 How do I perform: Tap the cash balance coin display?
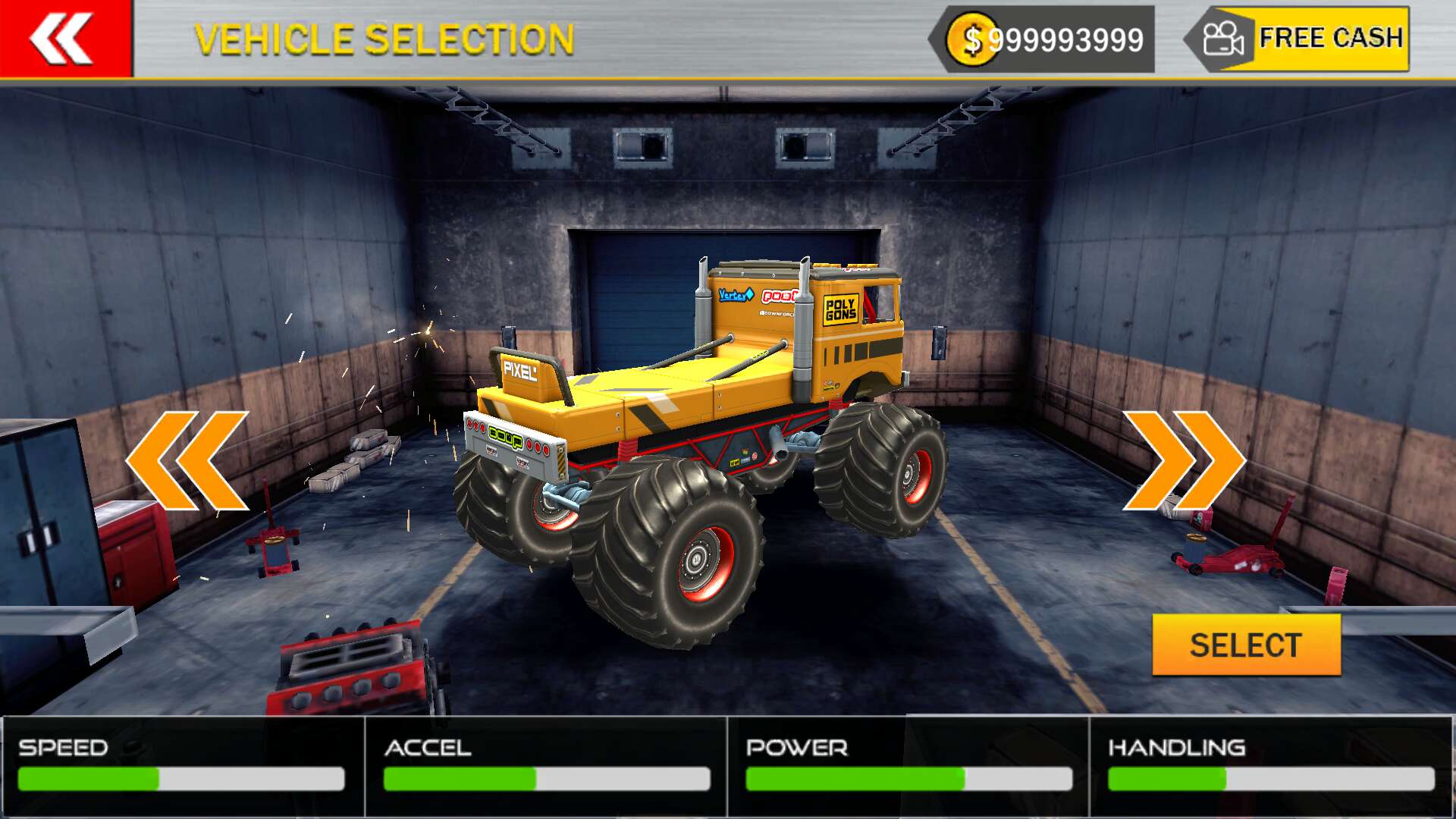[x=1046, y=39]
